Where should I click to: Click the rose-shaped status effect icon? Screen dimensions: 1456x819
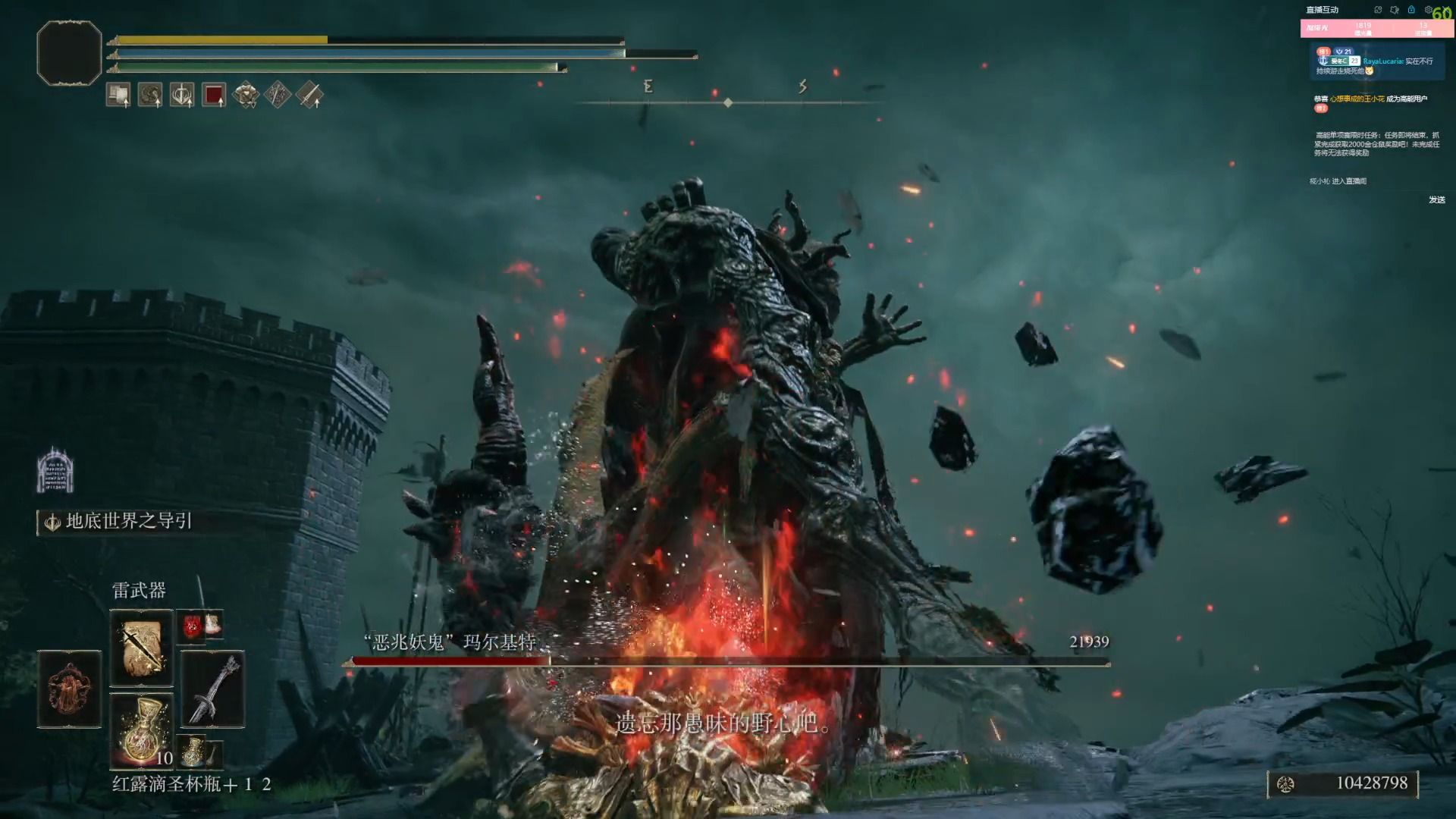tap(246, 95)
